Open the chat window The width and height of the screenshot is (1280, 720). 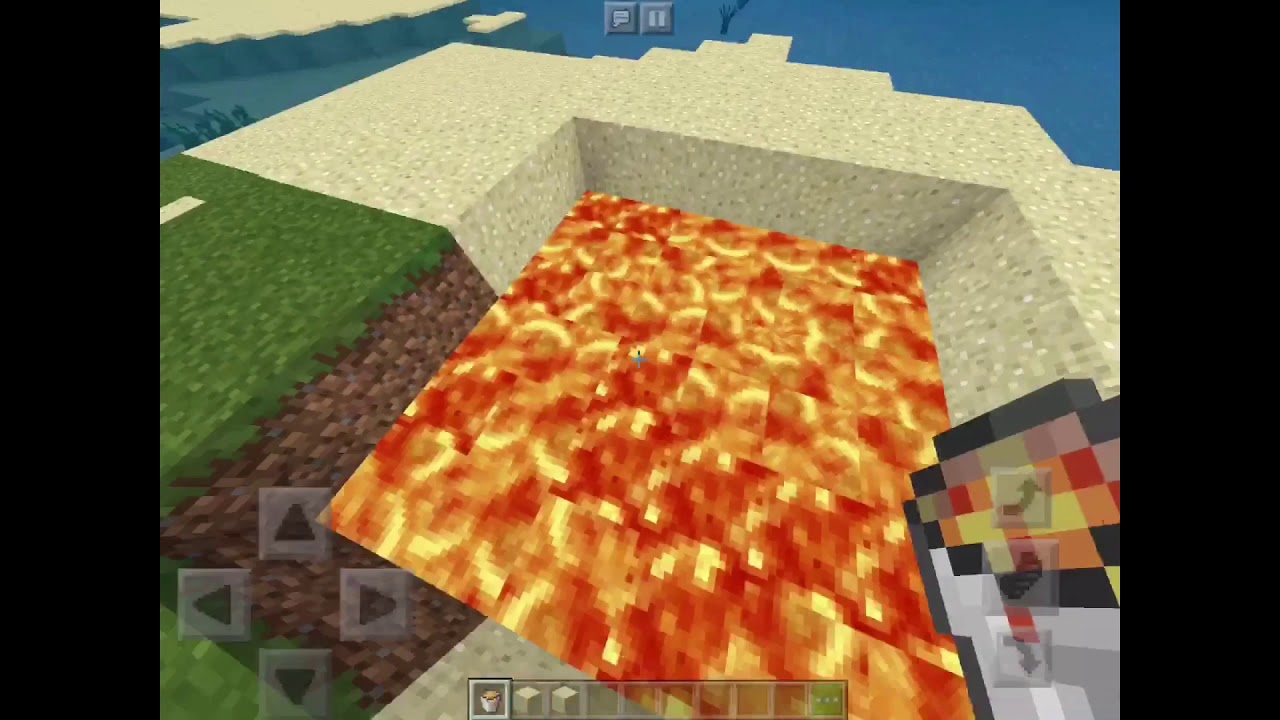(x=620, y=18)
